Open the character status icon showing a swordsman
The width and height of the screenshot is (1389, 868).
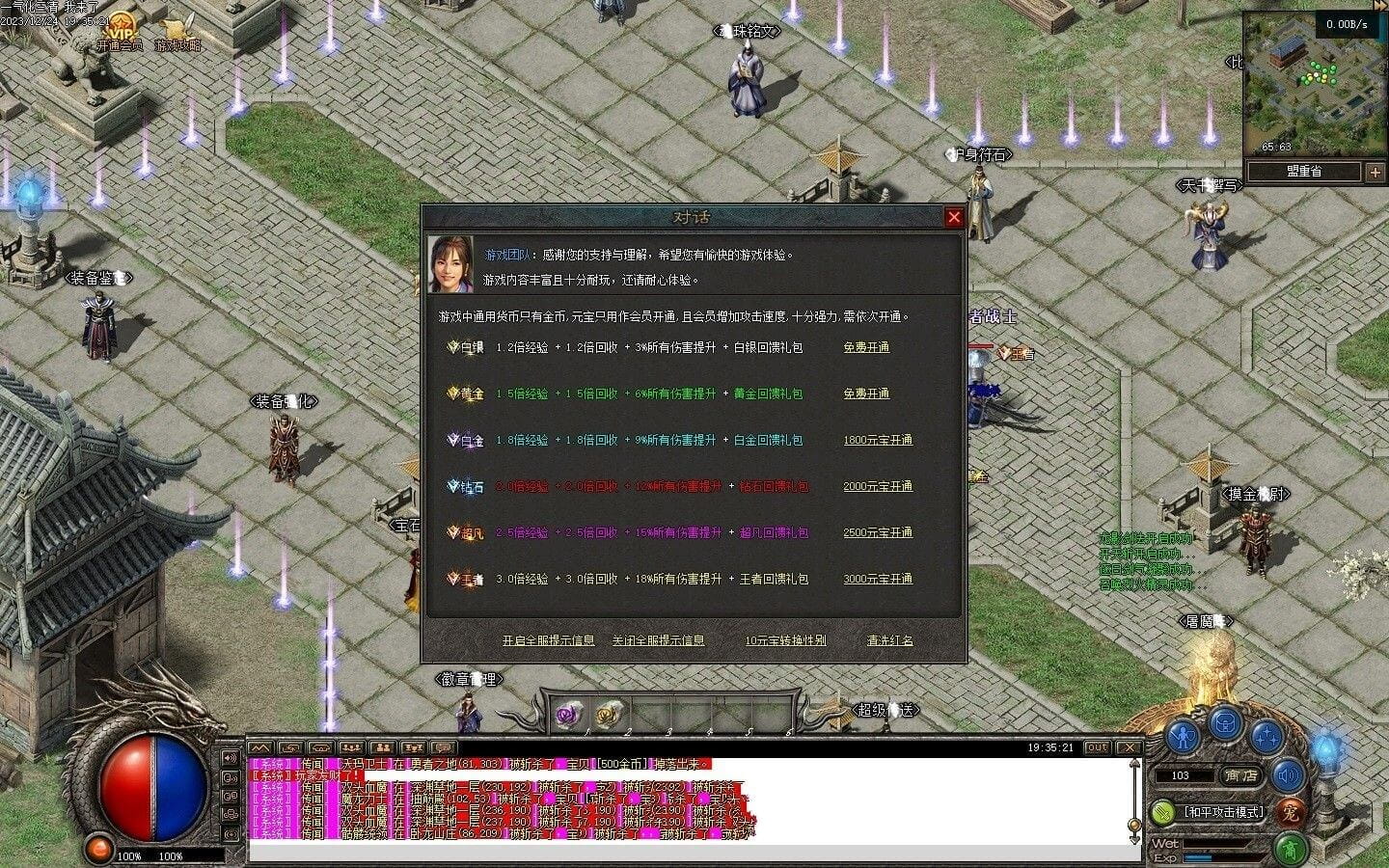click(1182, 737)
